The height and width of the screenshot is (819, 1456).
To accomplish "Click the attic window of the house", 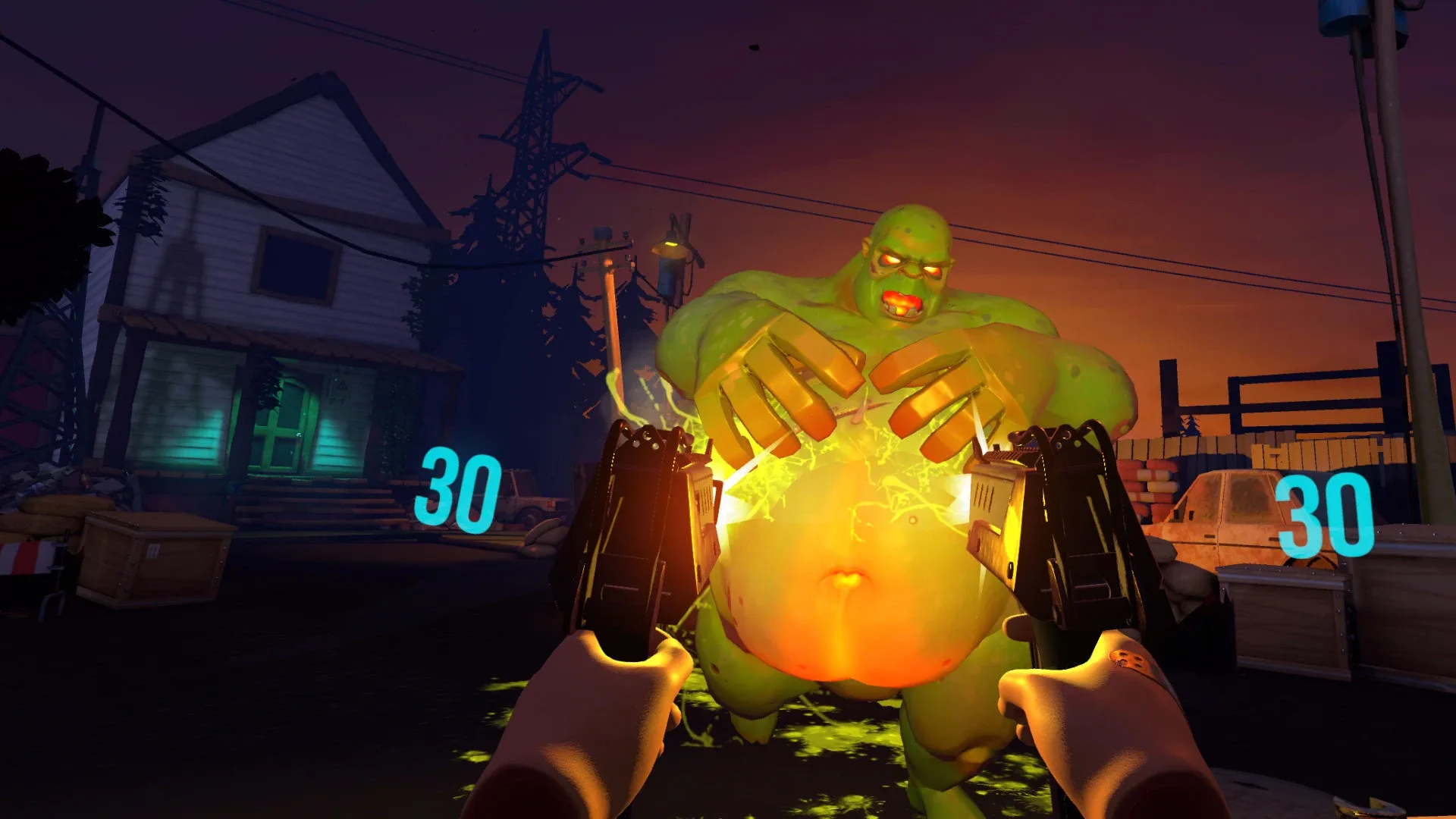I will [x=296, y=258].
